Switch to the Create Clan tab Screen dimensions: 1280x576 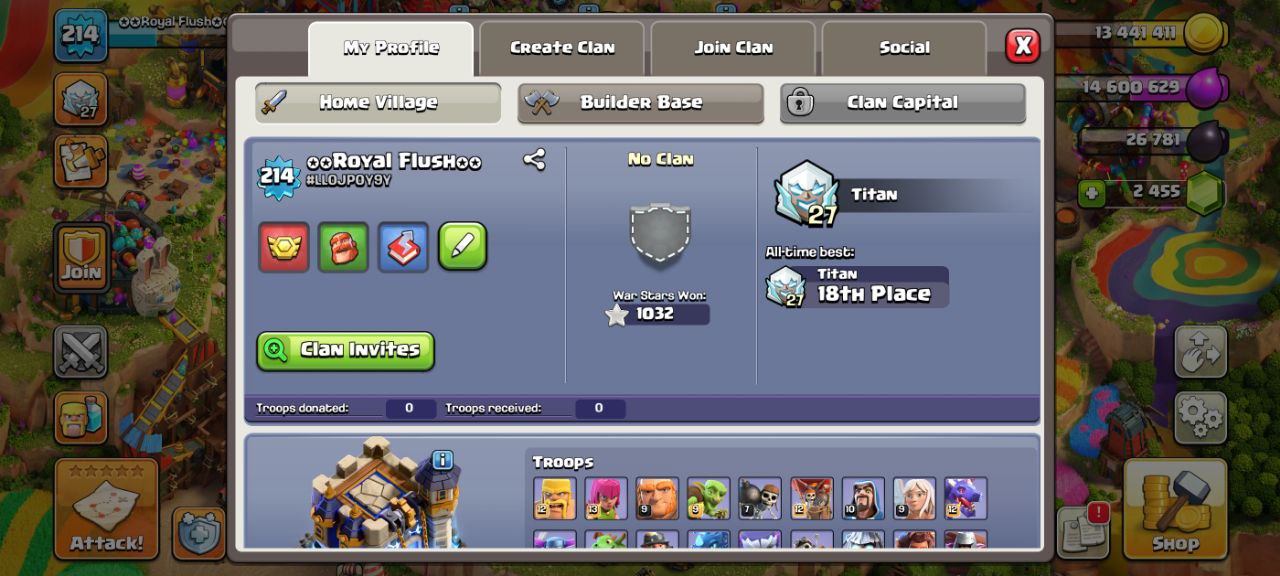coord(562,48)
